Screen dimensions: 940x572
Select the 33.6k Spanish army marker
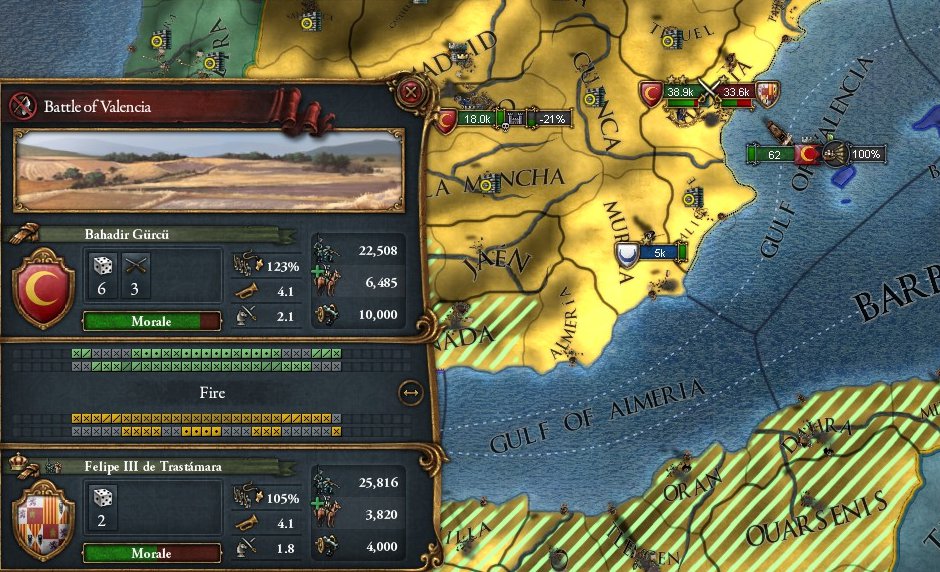pyautogui.click(x=737, y=93)
